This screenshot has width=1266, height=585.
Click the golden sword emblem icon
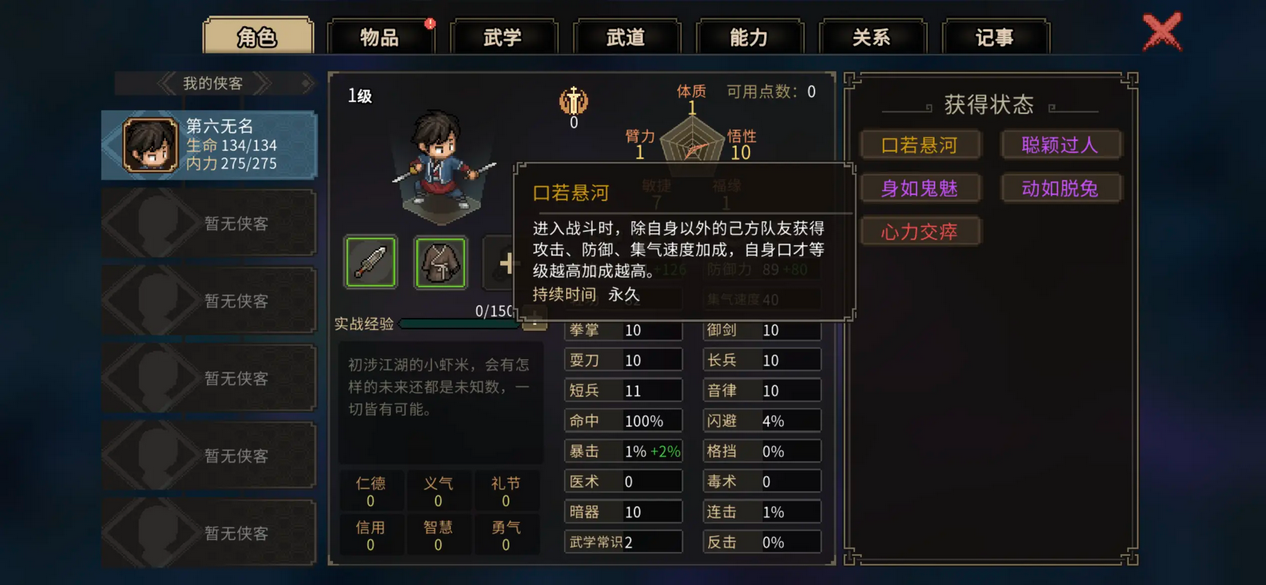coord(573,101)
